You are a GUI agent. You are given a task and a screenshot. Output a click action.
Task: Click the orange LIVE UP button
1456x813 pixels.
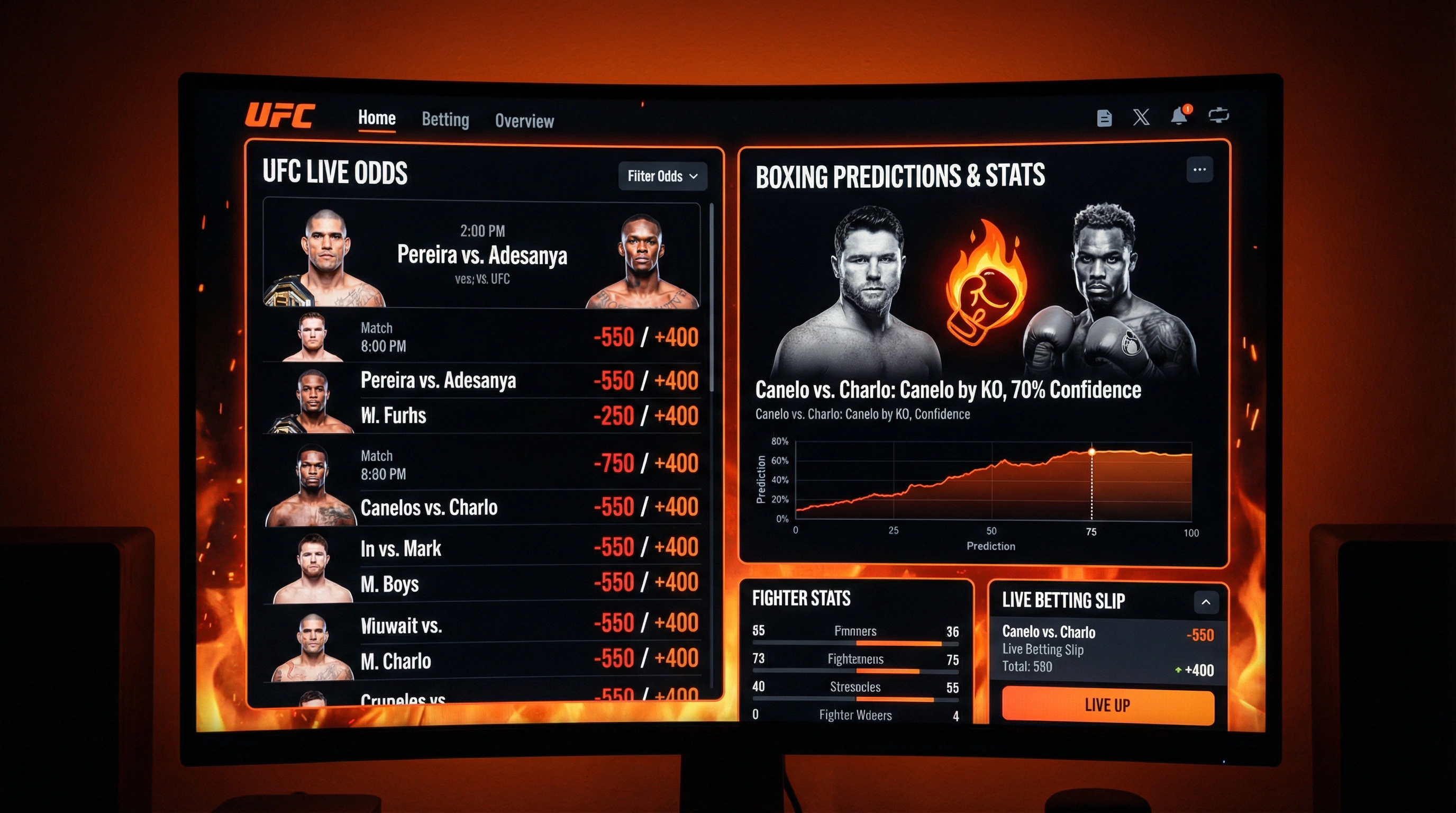coord(1107,706)
